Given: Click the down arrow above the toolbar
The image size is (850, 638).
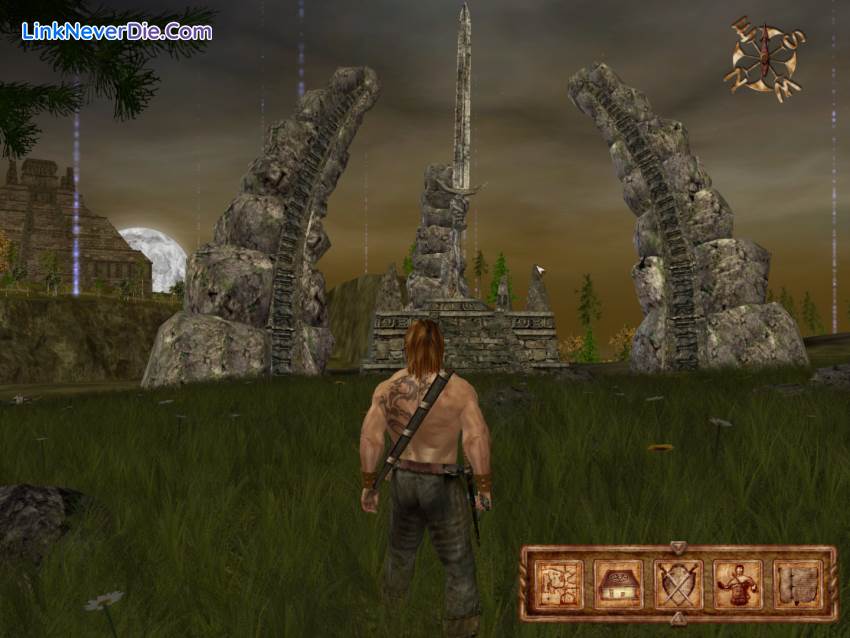Looking at the screenshot, I should click(678, 547).
